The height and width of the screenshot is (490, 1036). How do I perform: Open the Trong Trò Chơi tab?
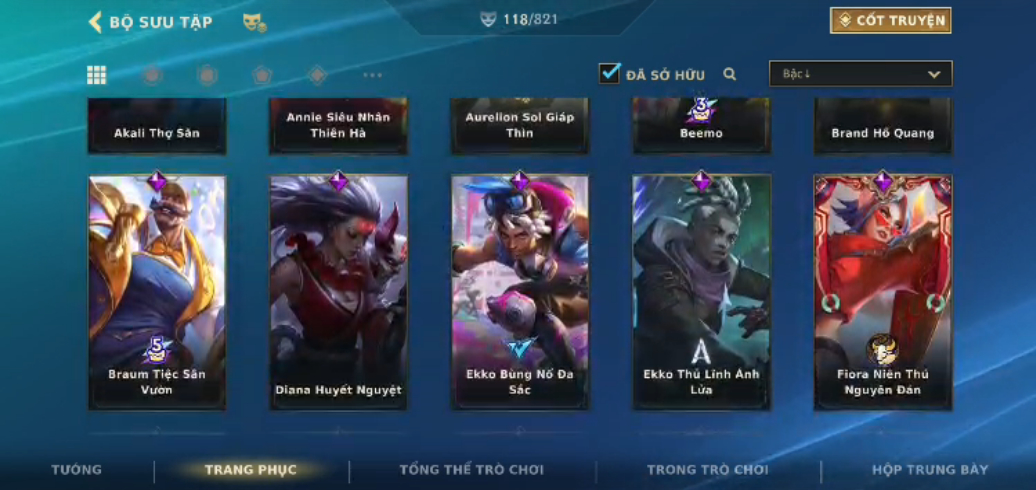pos(708,470)
